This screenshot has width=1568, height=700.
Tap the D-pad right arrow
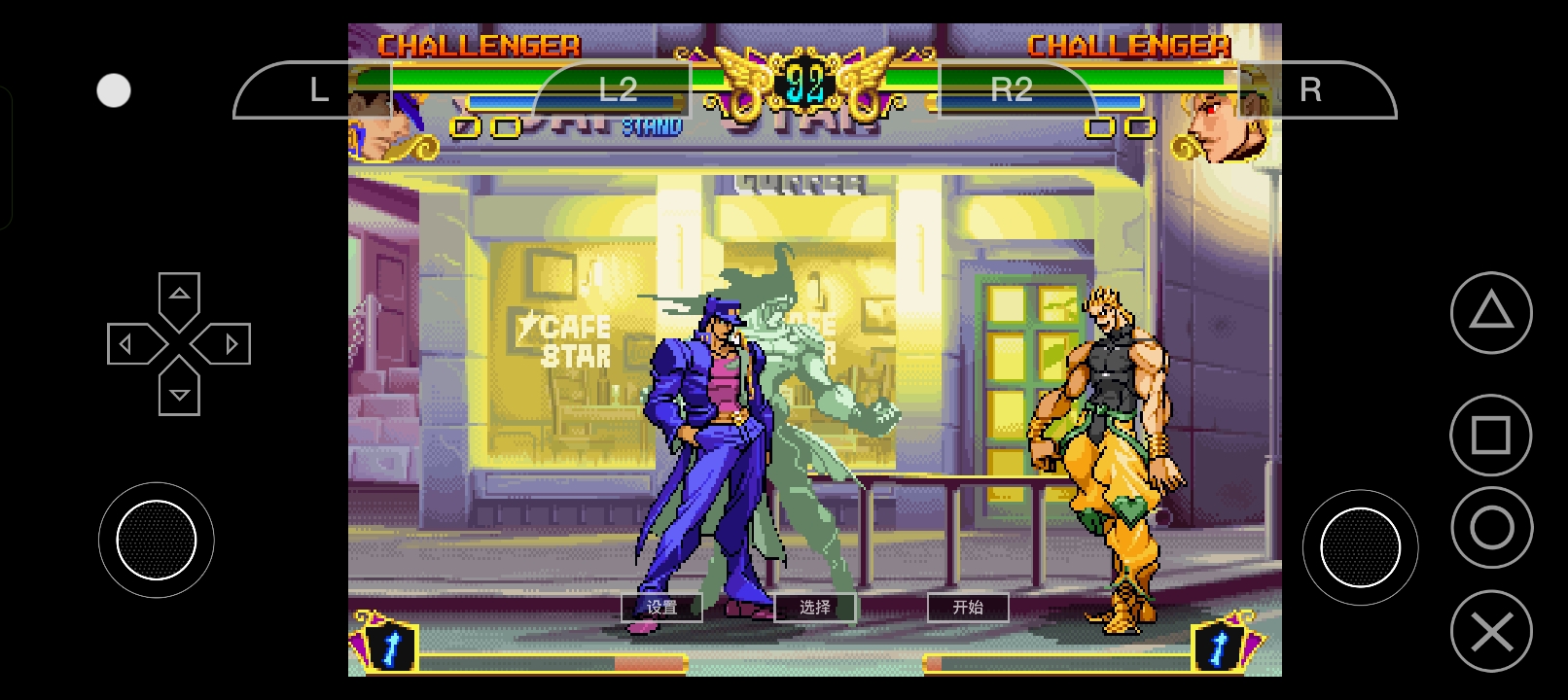tap(230, 344)
